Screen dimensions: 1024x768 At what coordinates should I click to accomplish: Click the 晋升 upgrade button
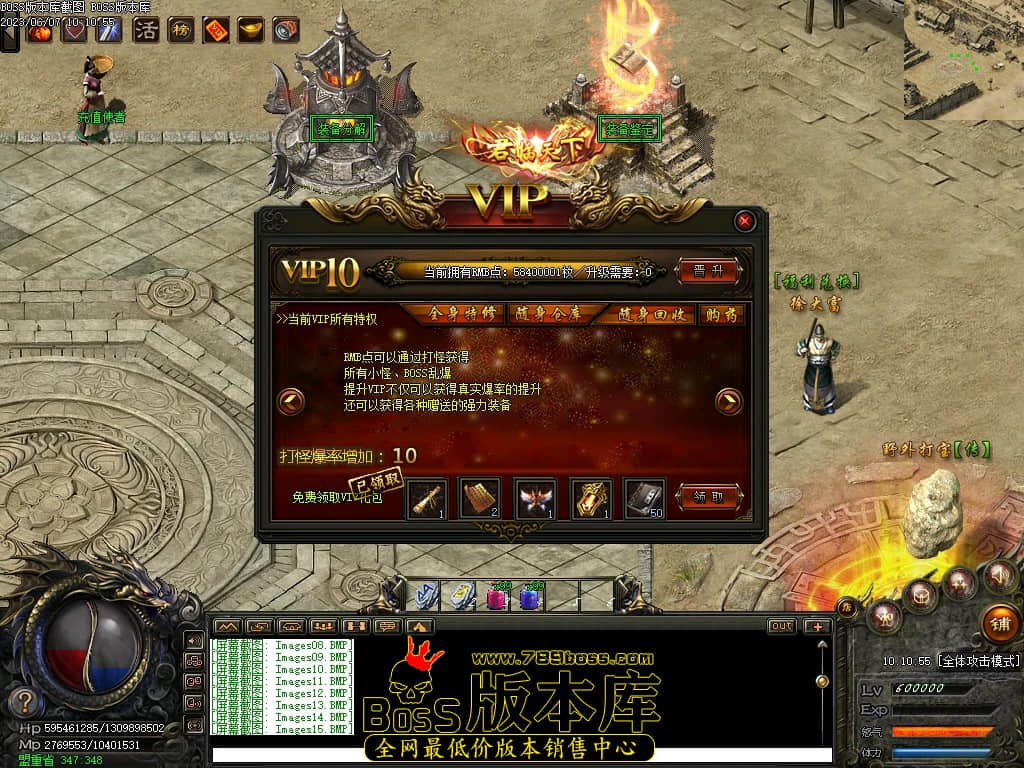(x=709, y=270)
